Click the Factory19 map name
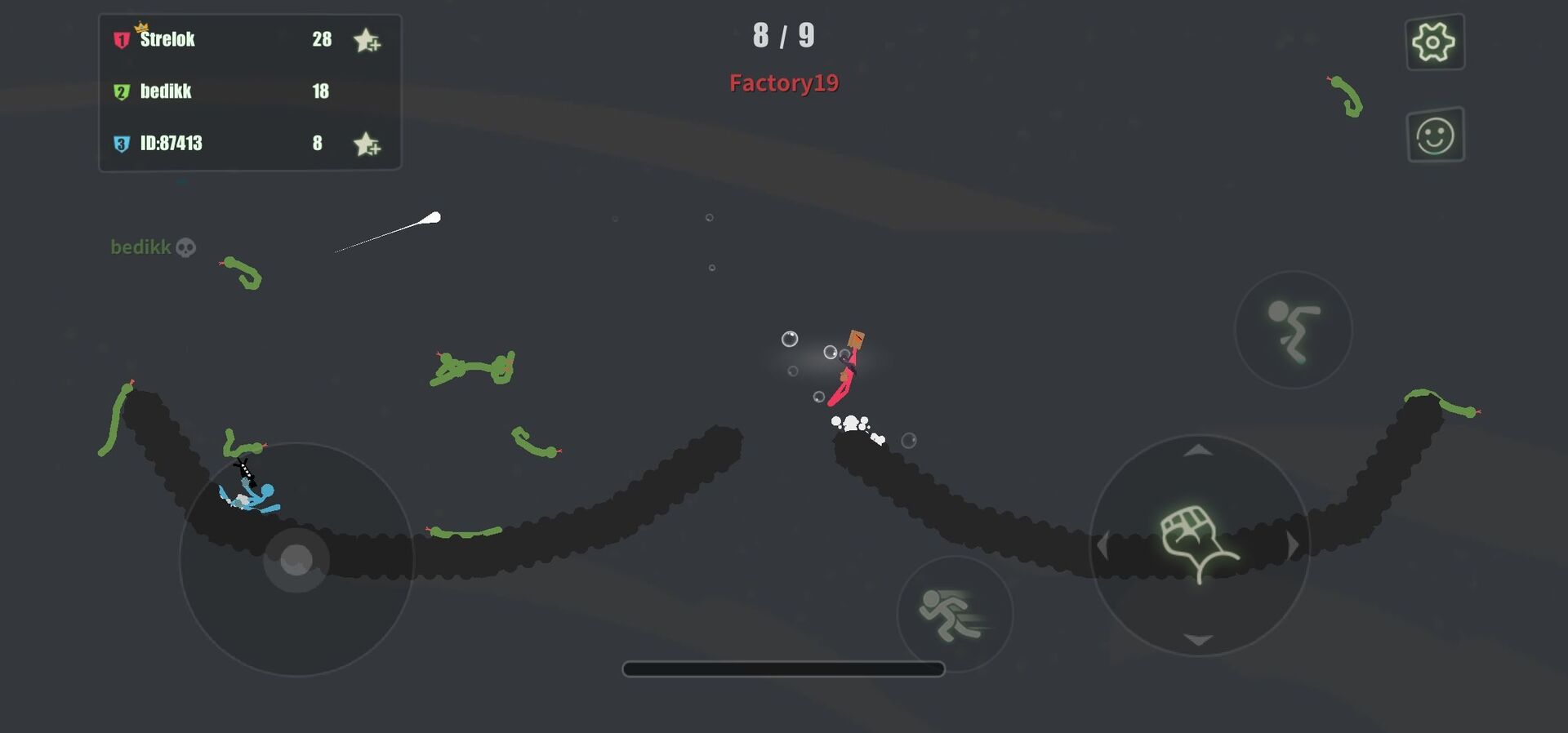Image resolution: width=1568 pixels, height=733 pixels. click(x=783, y=82)
